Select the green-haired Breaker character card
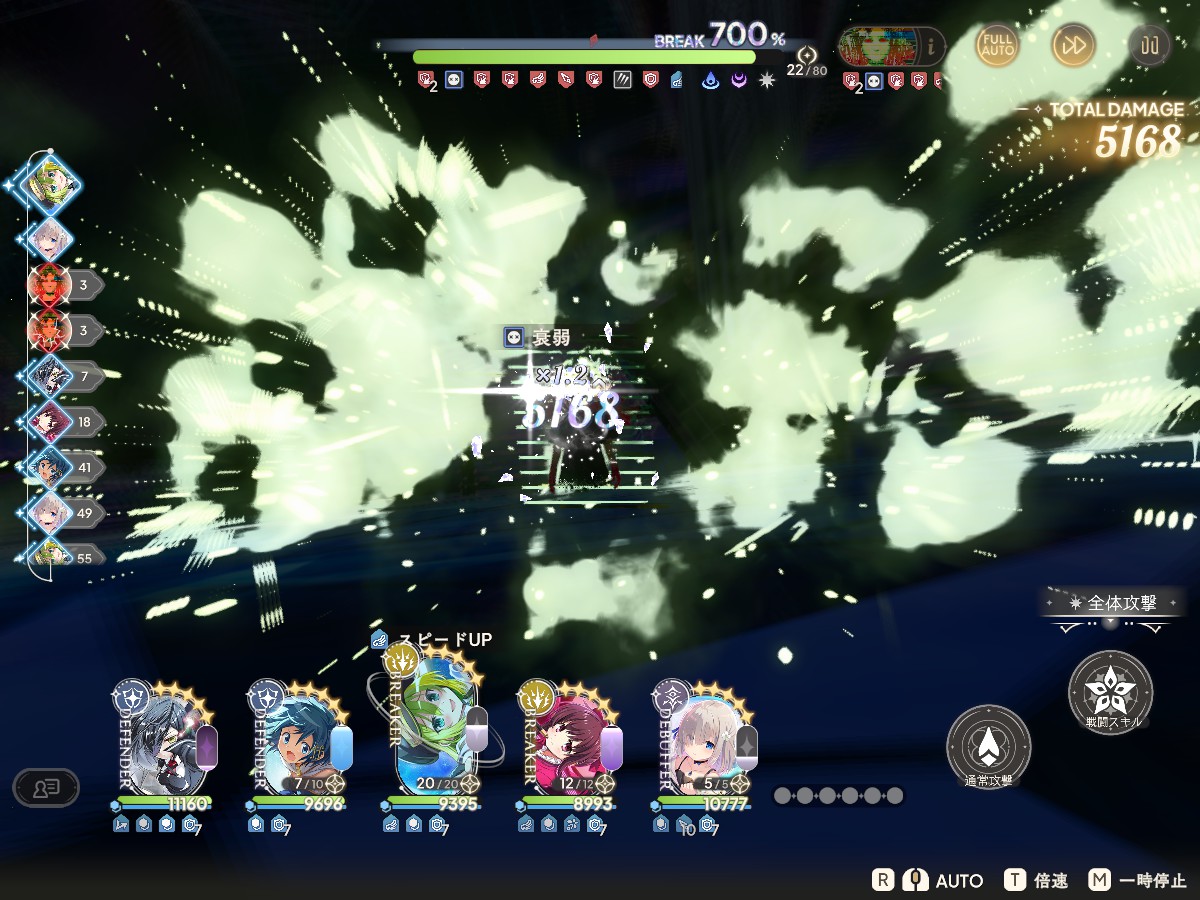The width and height of the screenshot is (1200, 900). tap(435, 725)
